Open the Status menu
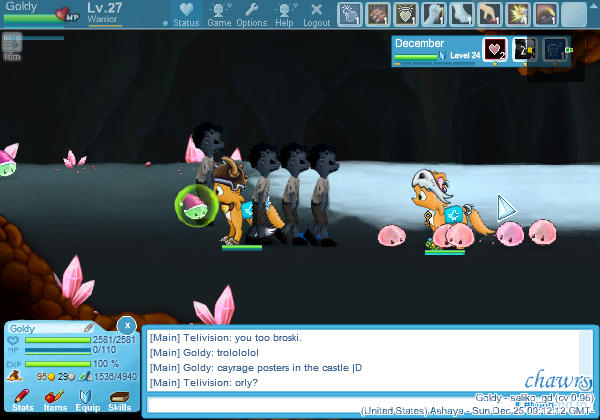The height and width of the screenshot is (420, 600). click(185, 13)
